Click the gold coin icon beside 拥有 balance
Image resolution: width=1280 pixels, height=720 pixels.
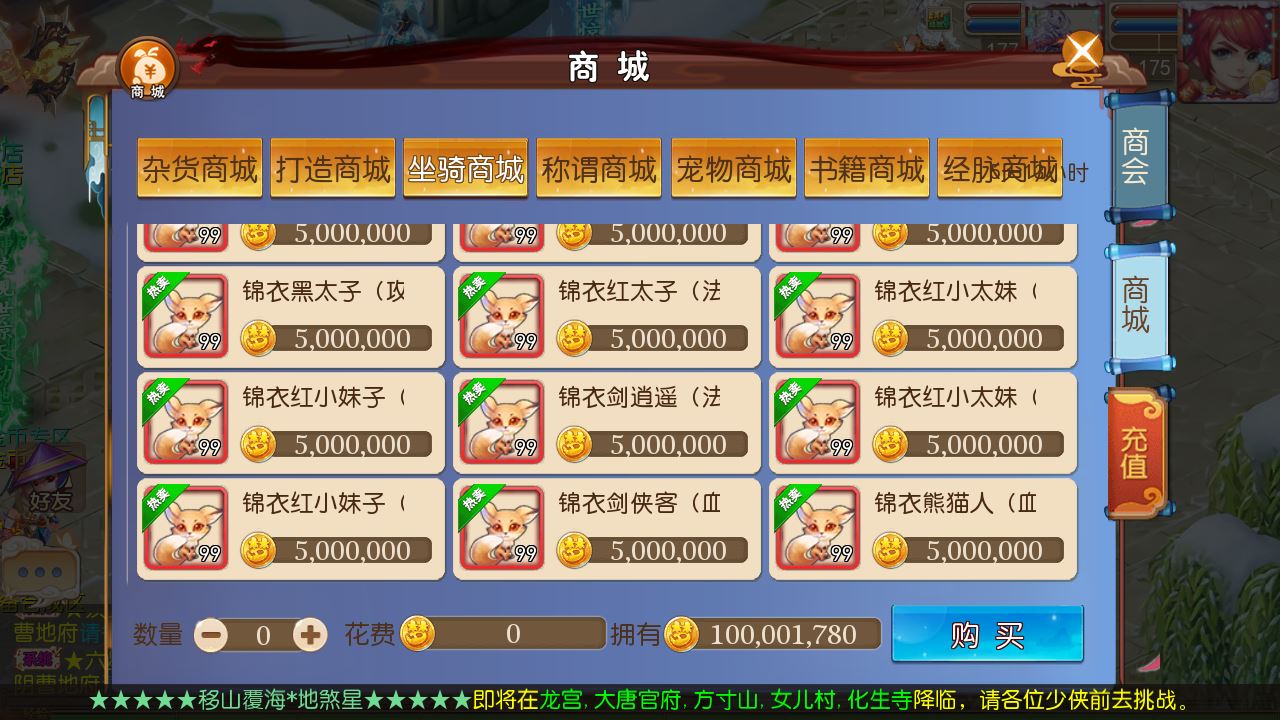coord(684,633)
